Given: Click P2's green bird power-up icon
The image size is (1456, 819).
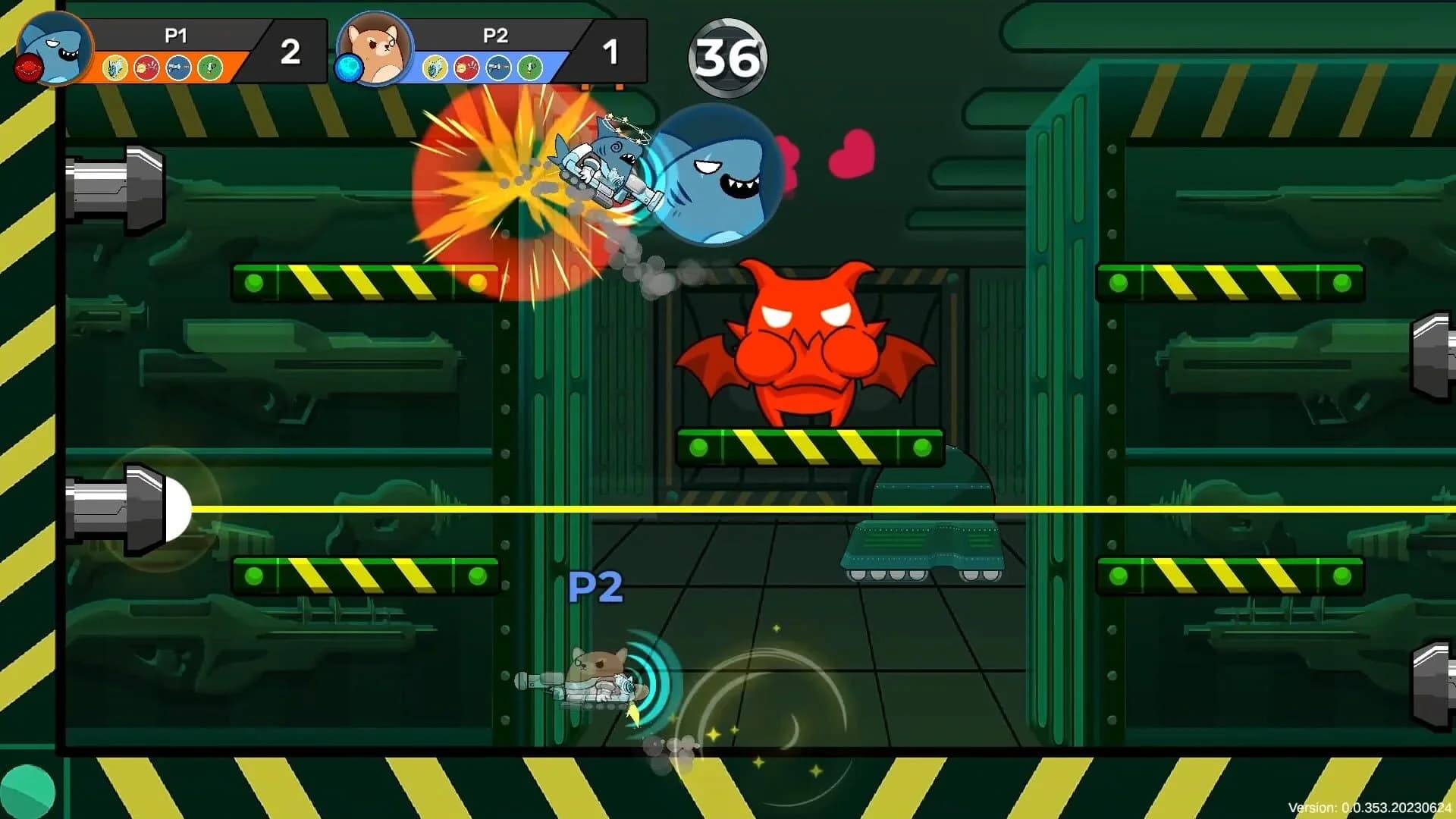Looking at the screenshot, I should [531, 68].
